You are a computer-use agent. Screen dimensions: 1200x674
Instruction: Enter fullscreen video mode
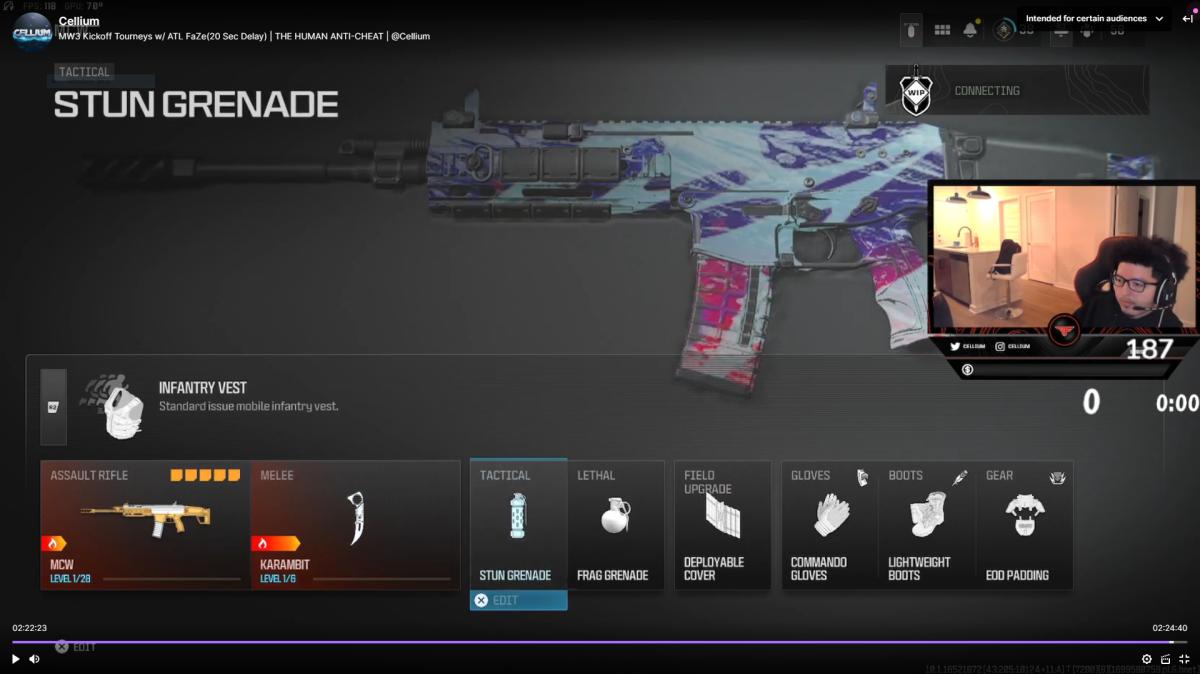(x=1184, y=659)
